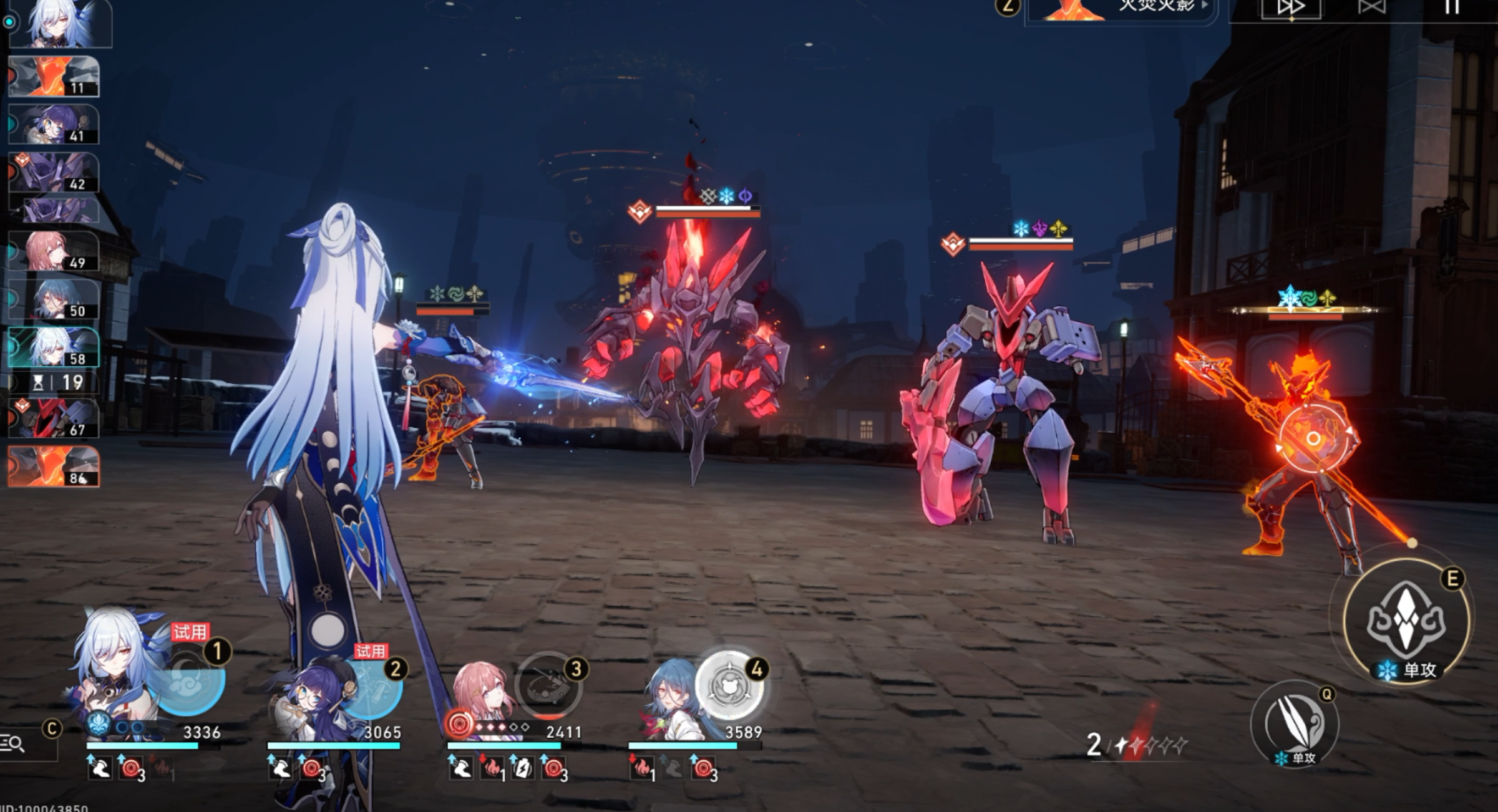Toggle the double-speed battle button
The image size is (1498, 812).
point(1290,9)
